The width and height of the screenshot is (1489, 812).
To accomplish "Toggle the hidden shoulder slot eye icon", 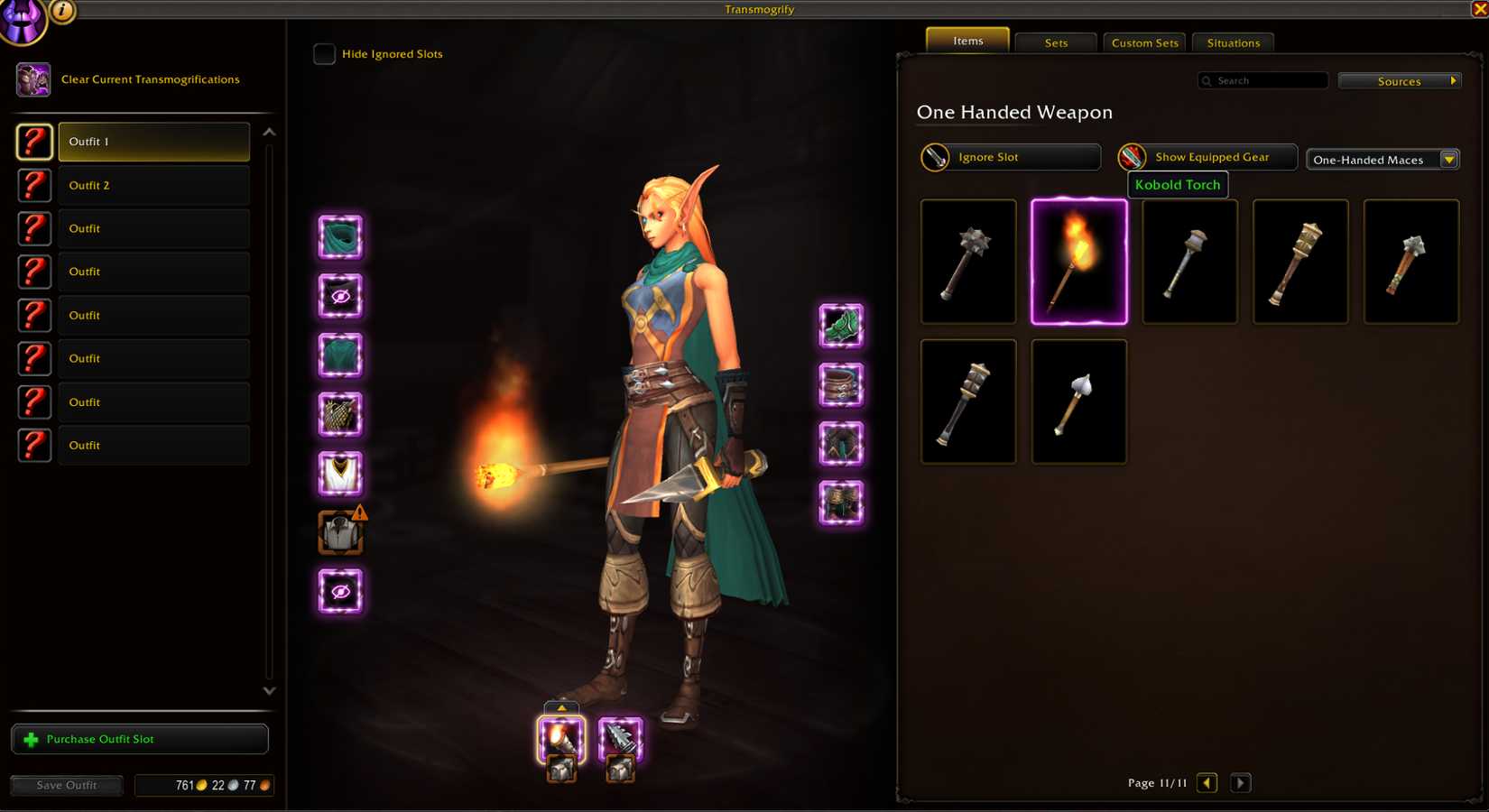I will coord(338,298).
